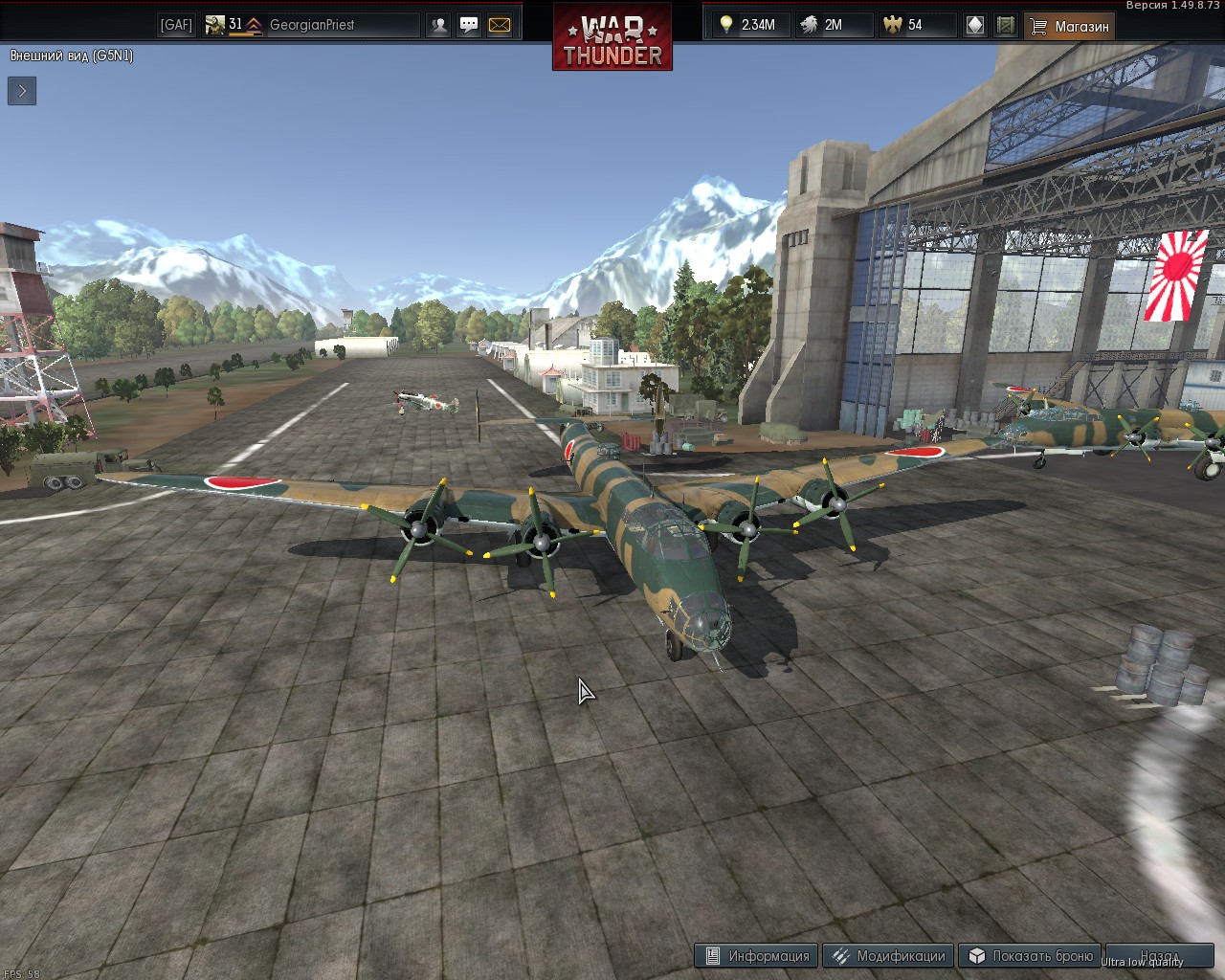Expand the side panel arrow under Внешний вид
Screen dimensions: 1225x980
click(22, 91)
